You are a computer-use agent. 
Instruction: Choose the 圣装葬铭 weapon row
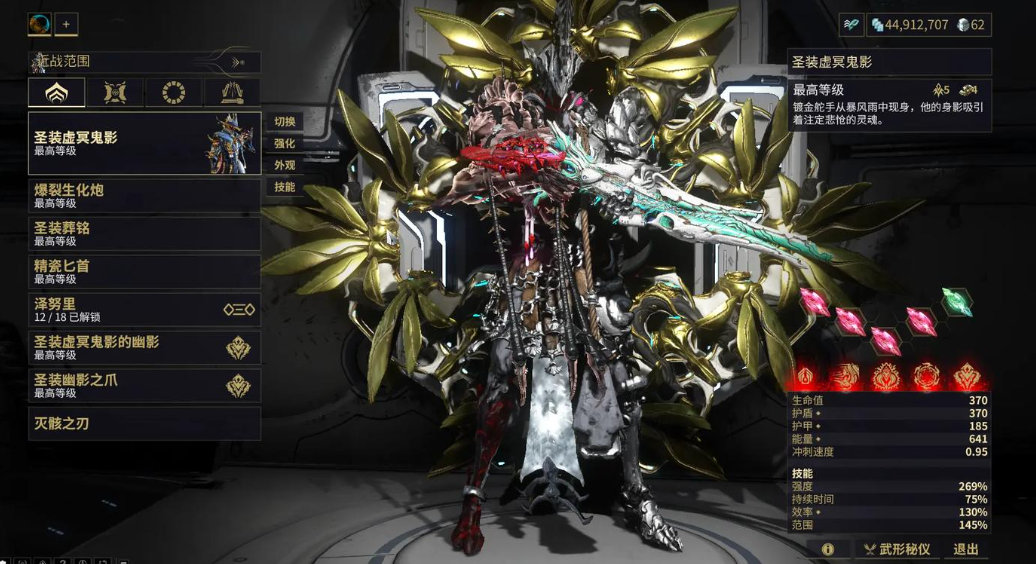point(144,233)
